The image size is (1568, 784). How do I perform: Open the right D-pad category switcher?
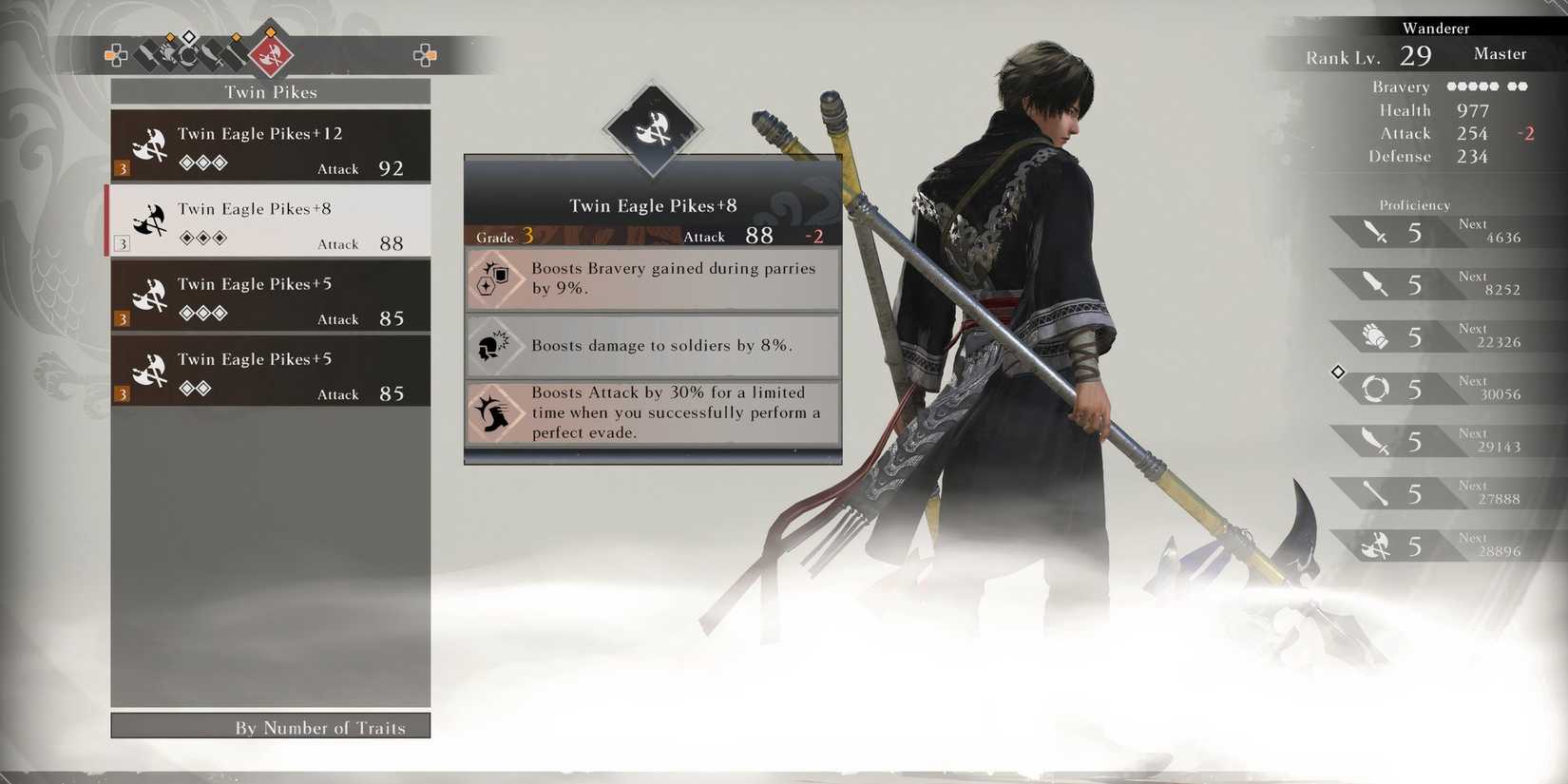(x=427, y=56)
